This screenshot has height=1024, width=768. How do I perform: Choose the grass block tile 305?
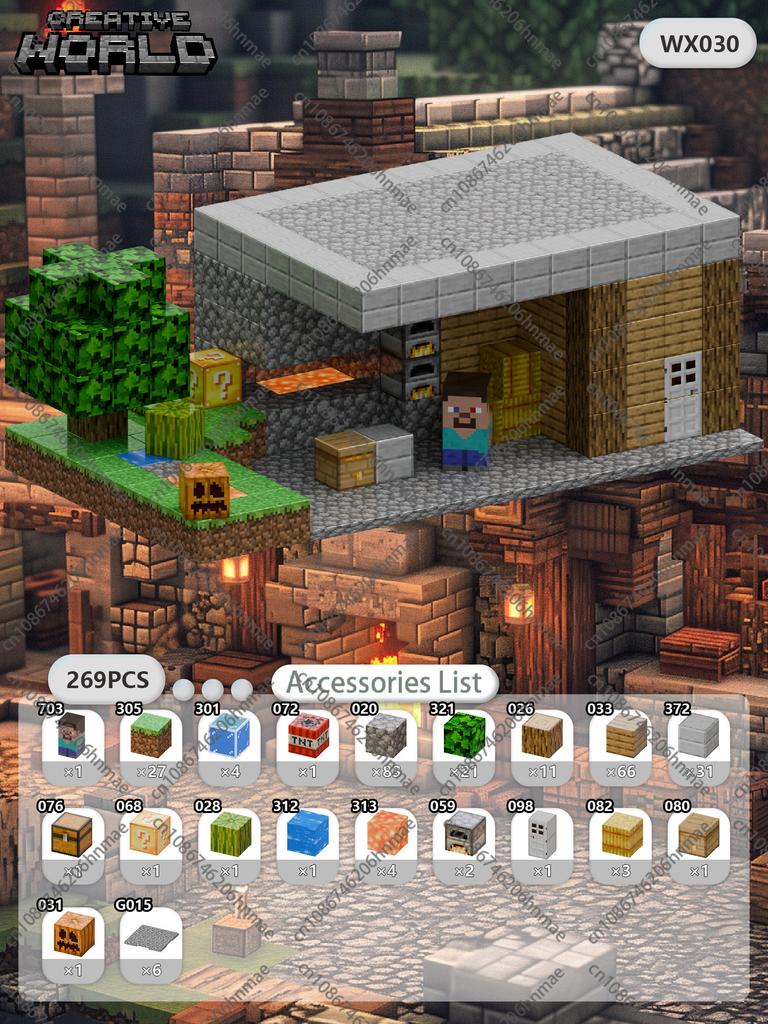[150, 737]
